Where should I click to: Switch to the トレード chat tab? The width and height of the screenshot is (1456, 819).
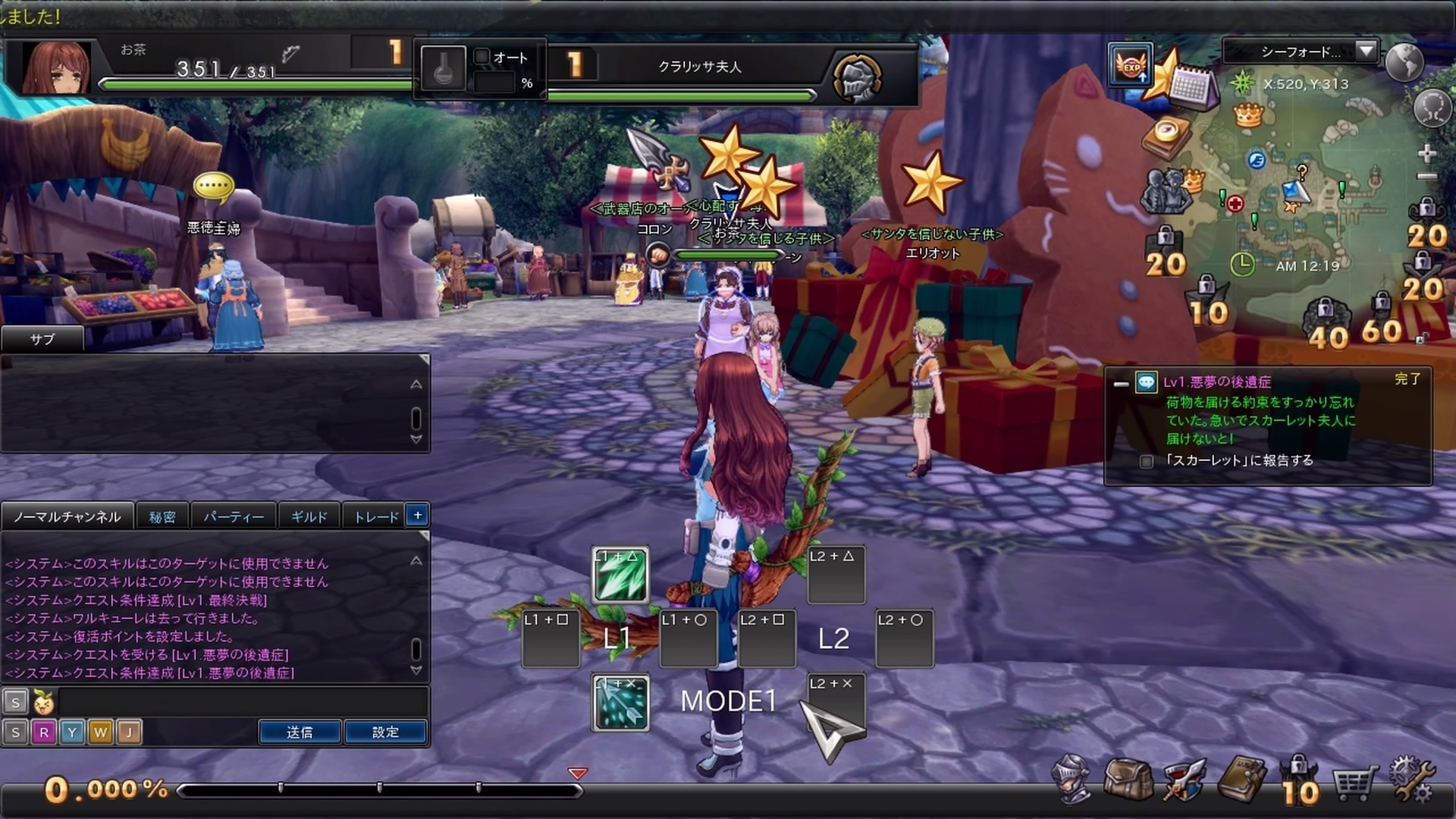(x=376, y=516)
